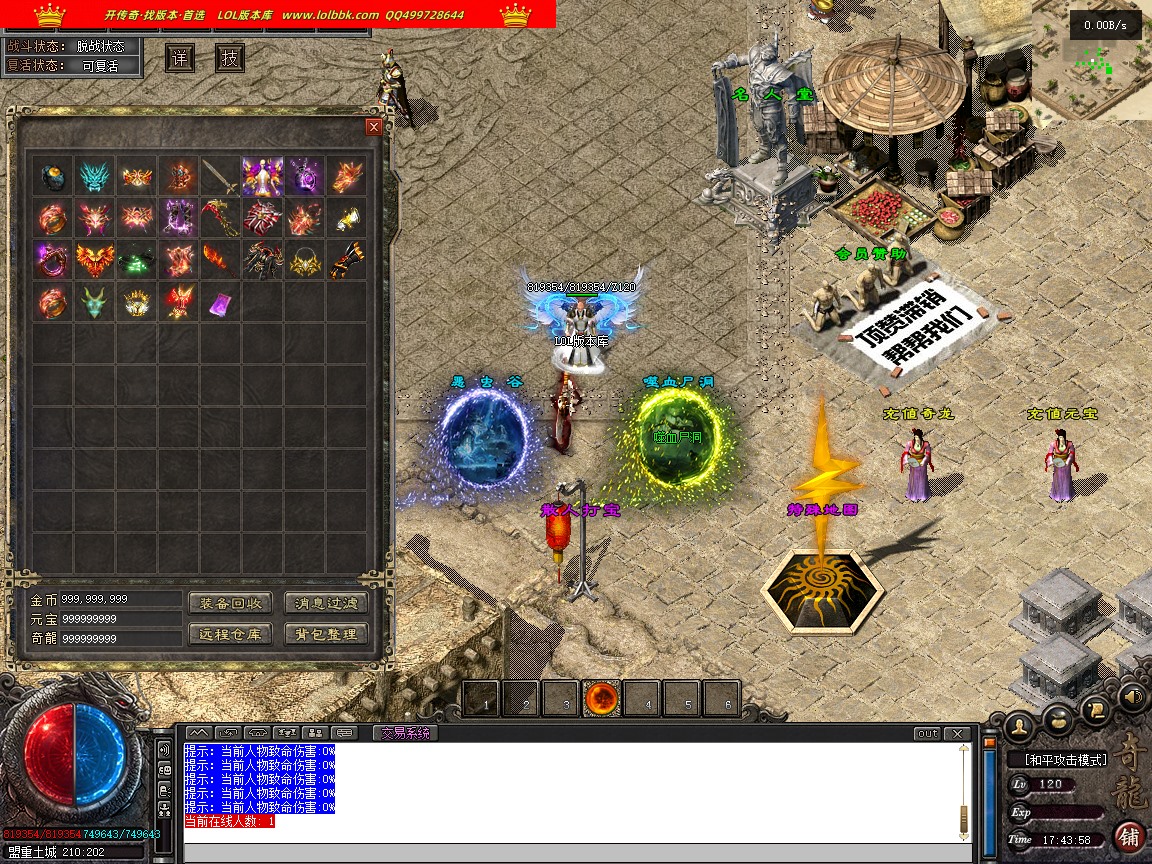Image resolution: width=1152 pixels, height=864 pixels.
Task: Open the character portrait icon
Action: click(x=1018, y=722)
